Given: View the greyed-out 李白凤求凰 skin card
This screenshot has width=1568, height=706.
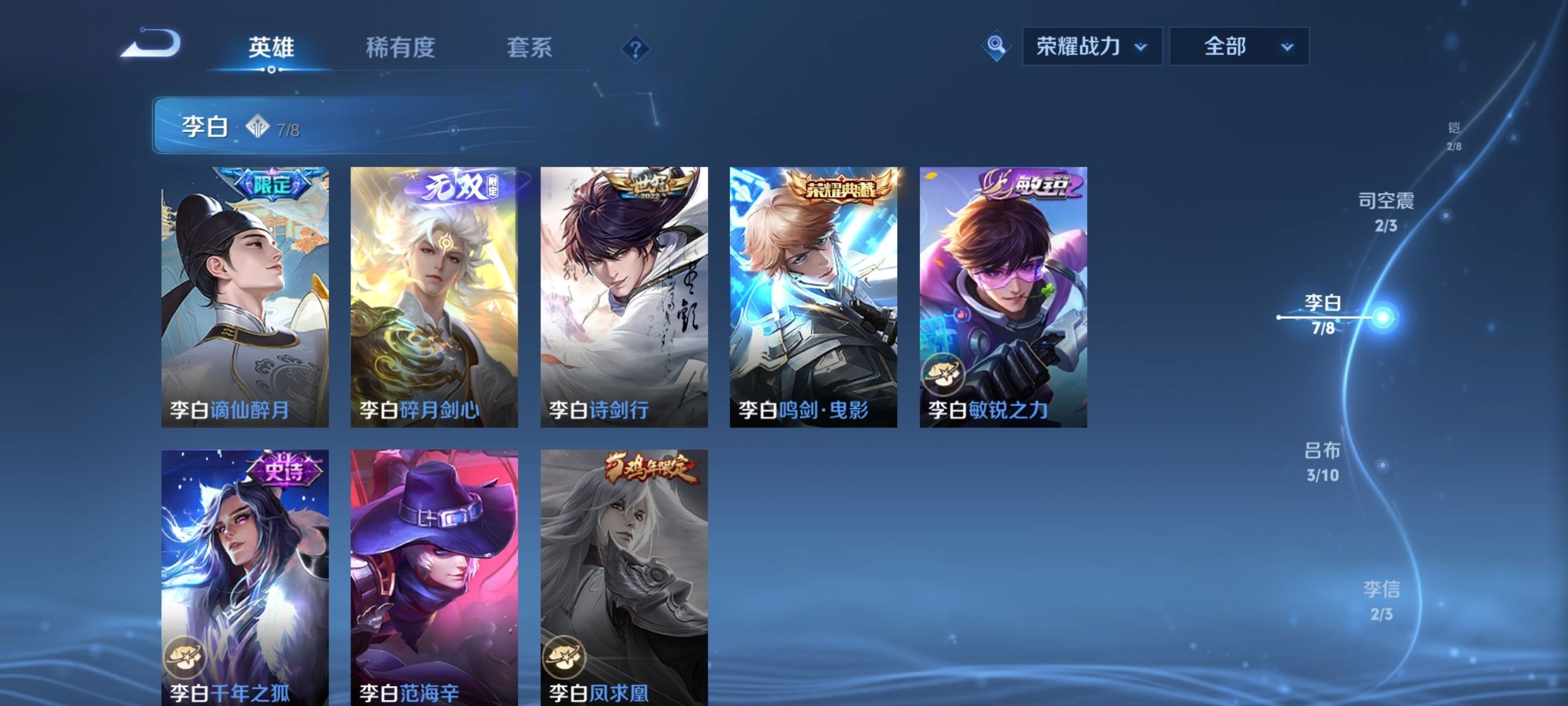Looking at the screenshot, I should coord(624,577).
